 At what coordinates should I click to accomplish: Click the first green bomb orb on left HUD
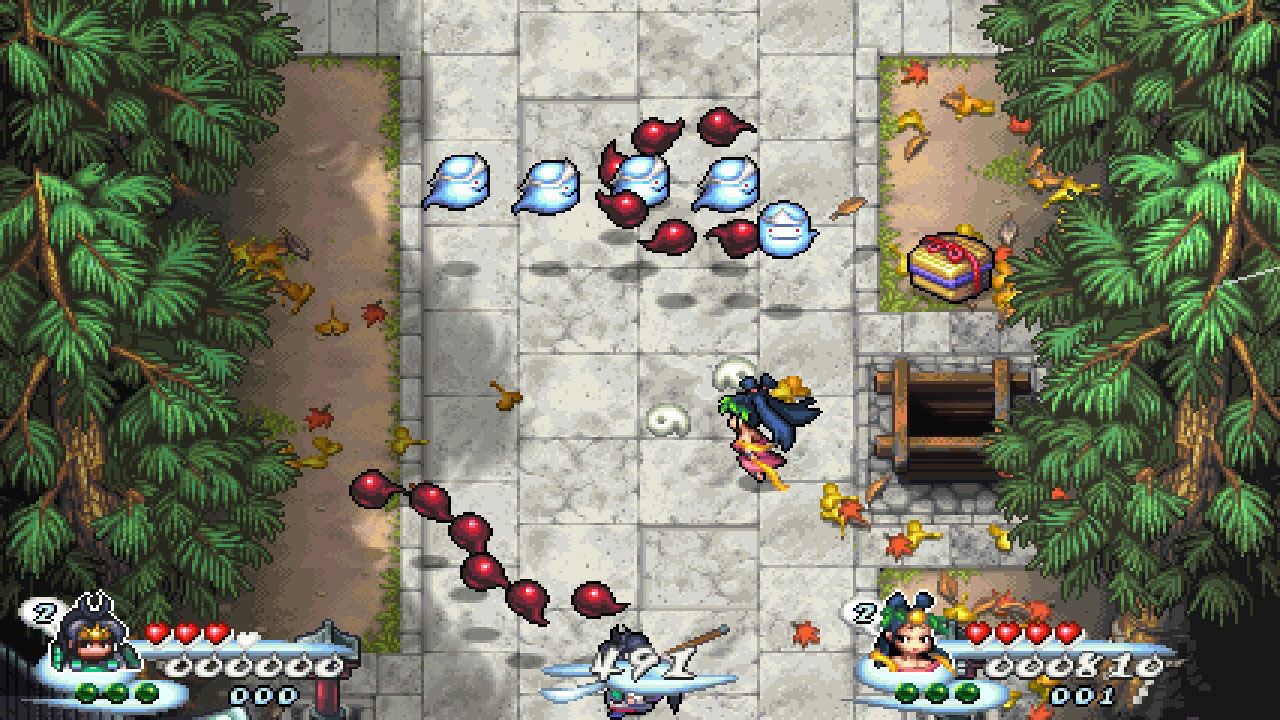(x=86, y=693)
